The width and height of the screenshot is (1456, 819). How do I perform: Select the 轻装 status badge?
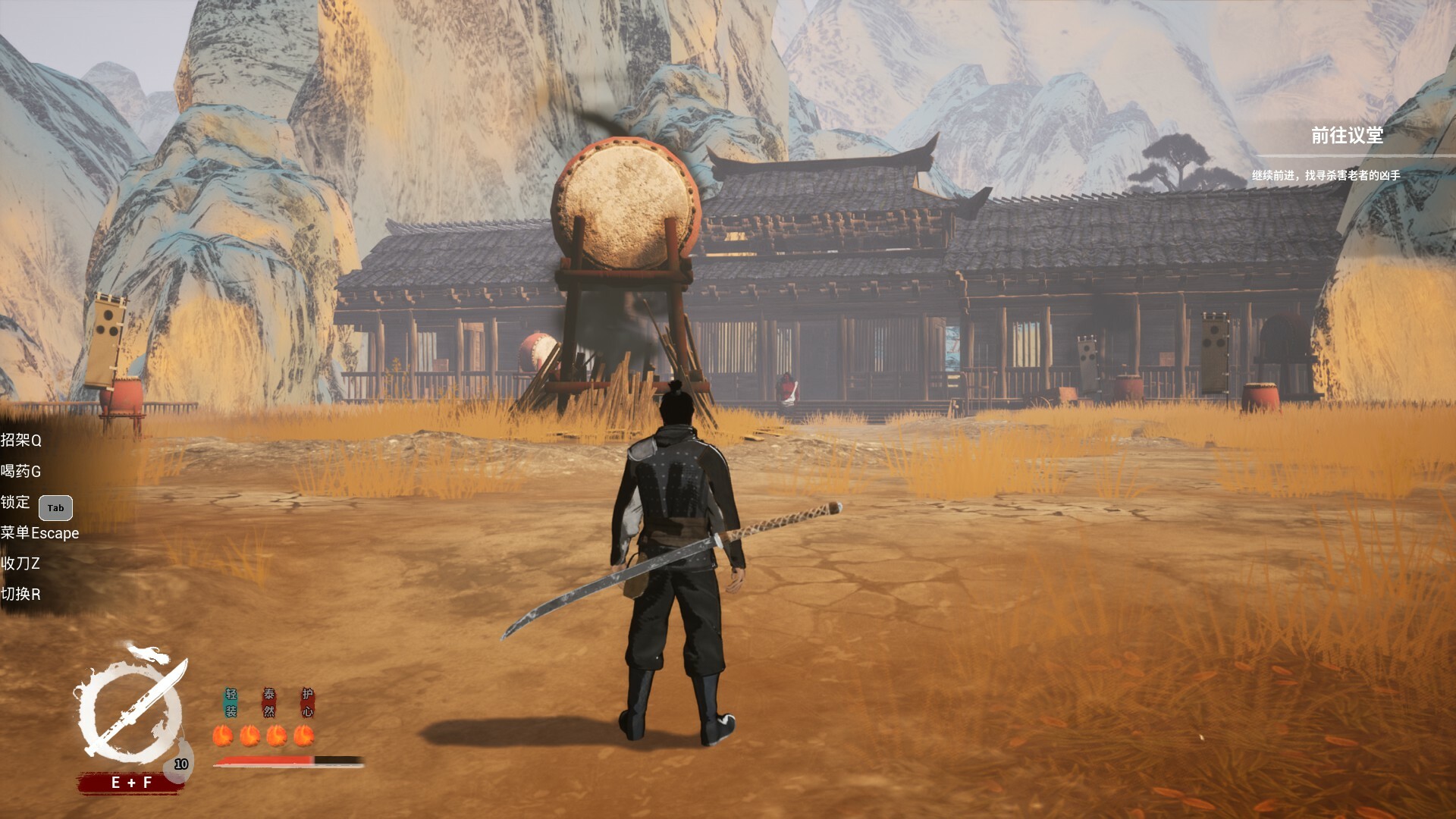pos(231,703)
